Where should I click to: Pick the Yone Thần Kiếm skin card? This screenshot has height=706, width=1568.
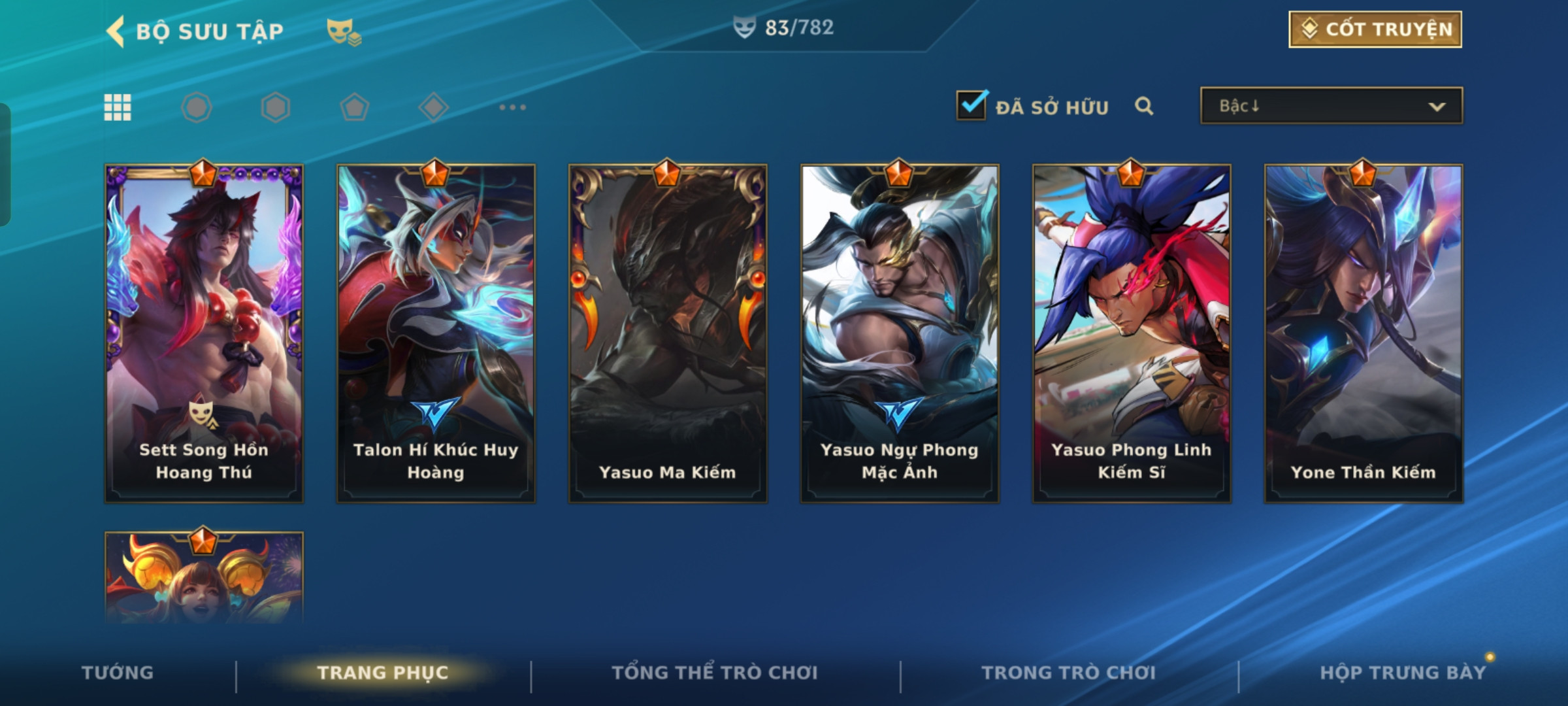pyautogui.click(x=1364, y=333)
